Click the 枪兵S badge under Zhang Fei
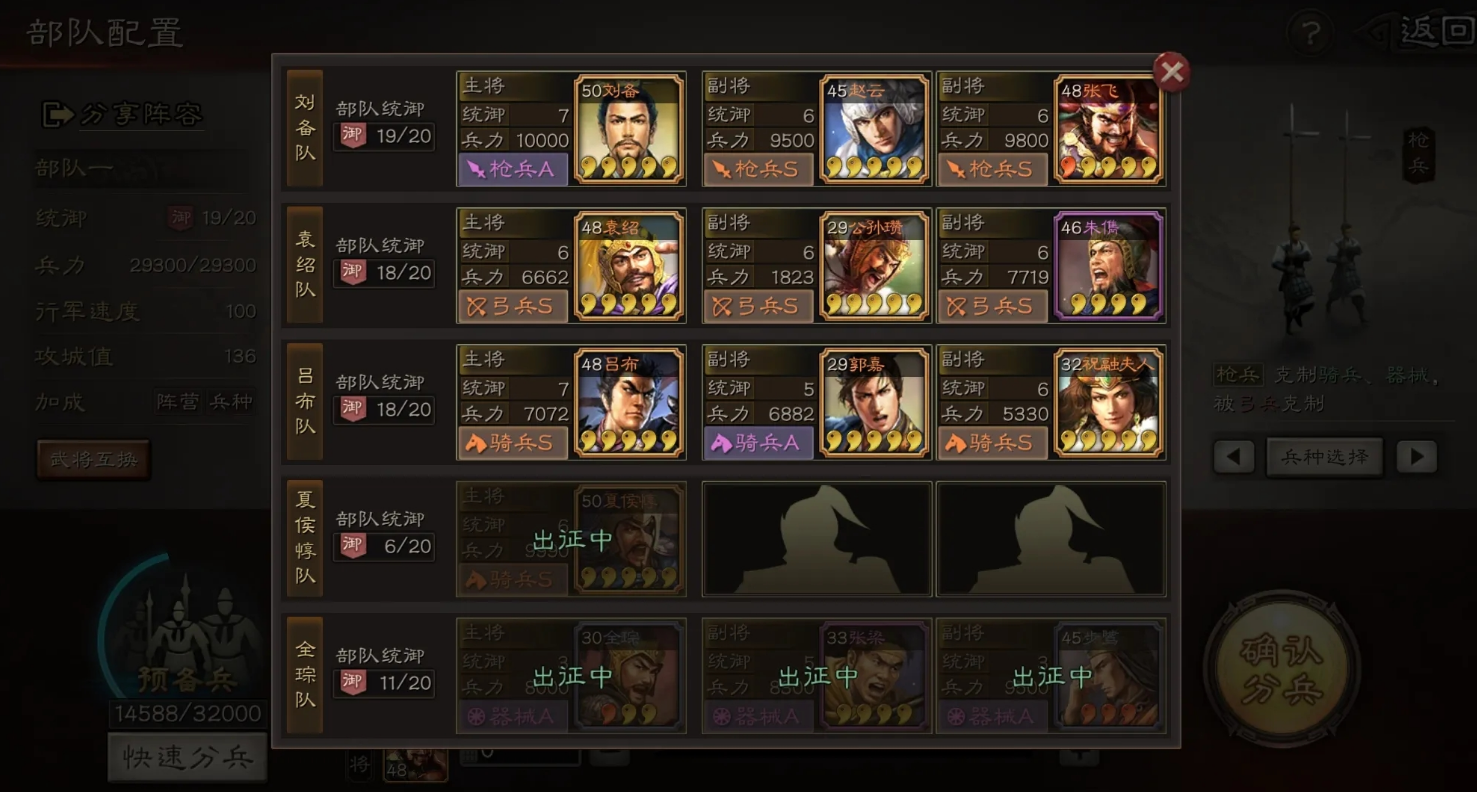 coord(992,170)
